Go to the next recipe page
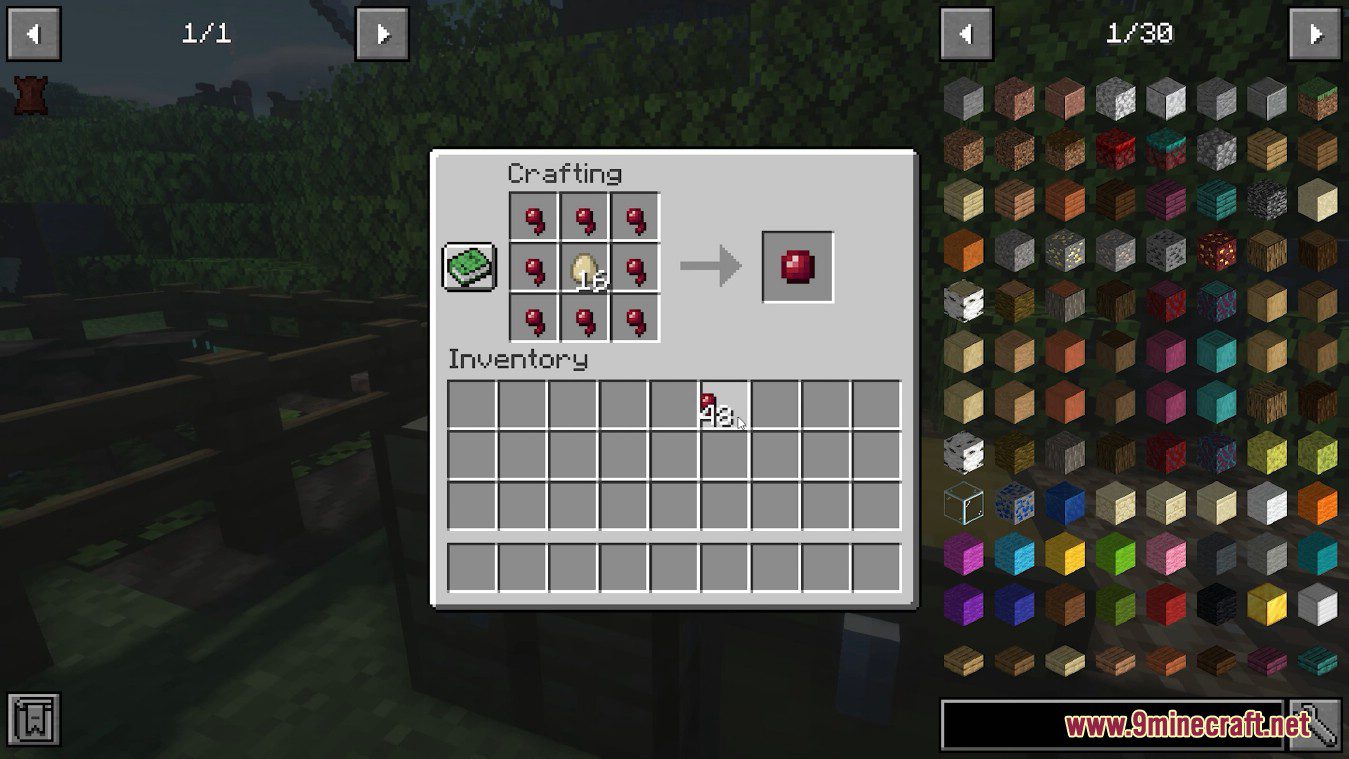Viewport: 1349px width, 759px height. (383, 33)
